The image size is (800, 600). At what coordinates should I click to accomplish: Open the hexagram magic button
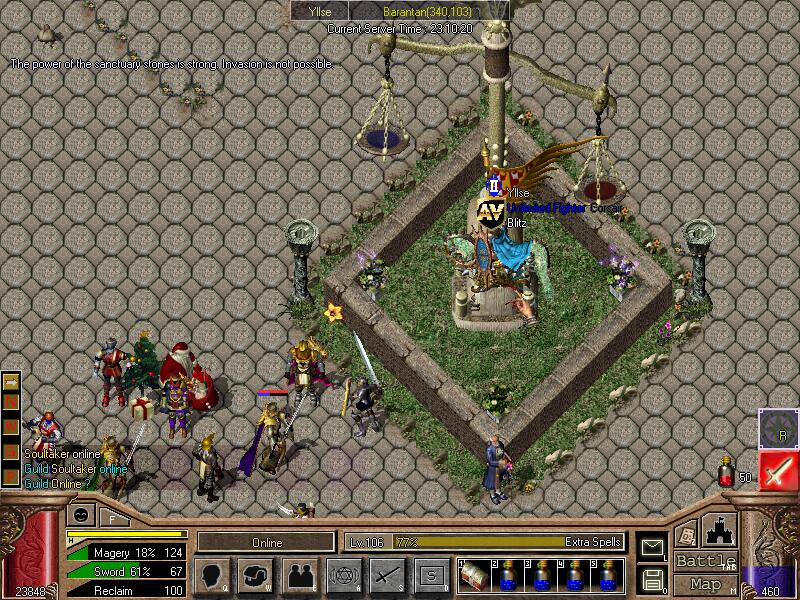click(343, 575)
